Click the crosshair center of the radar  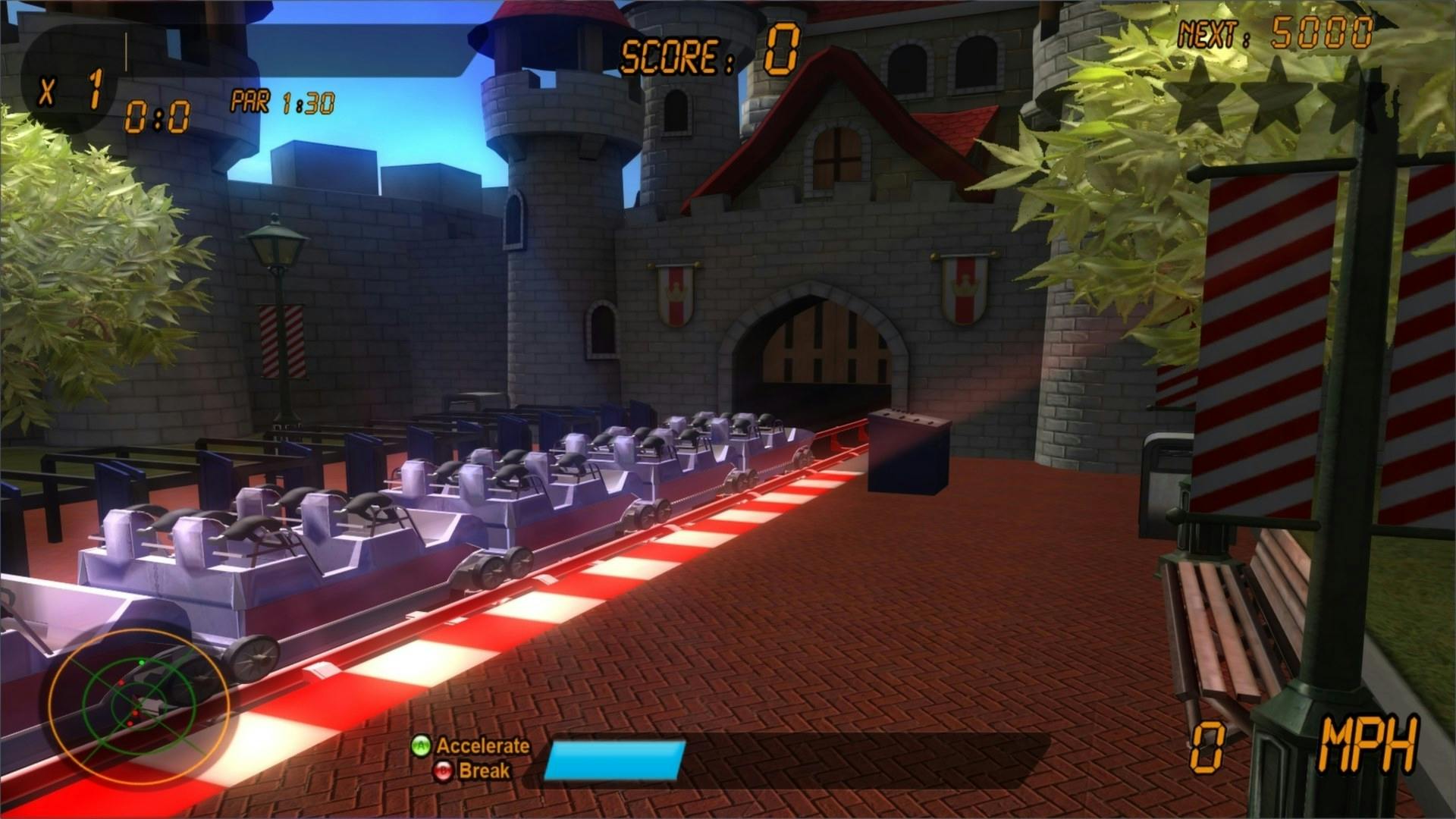click(138, 706)
